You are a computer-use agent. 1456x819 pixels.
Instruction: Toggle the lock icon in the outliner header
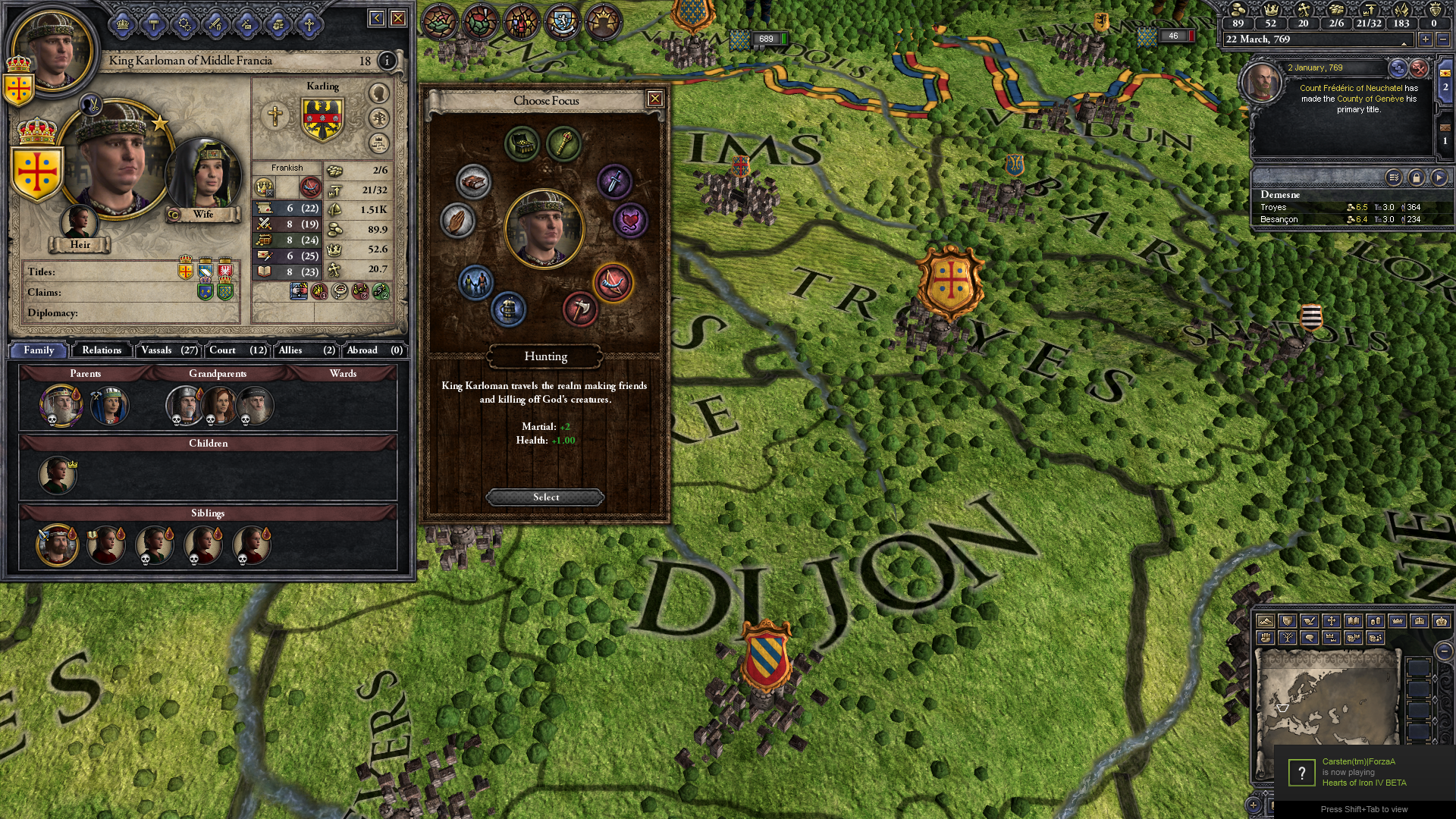pyautogui.click(x=1415, y=177)
